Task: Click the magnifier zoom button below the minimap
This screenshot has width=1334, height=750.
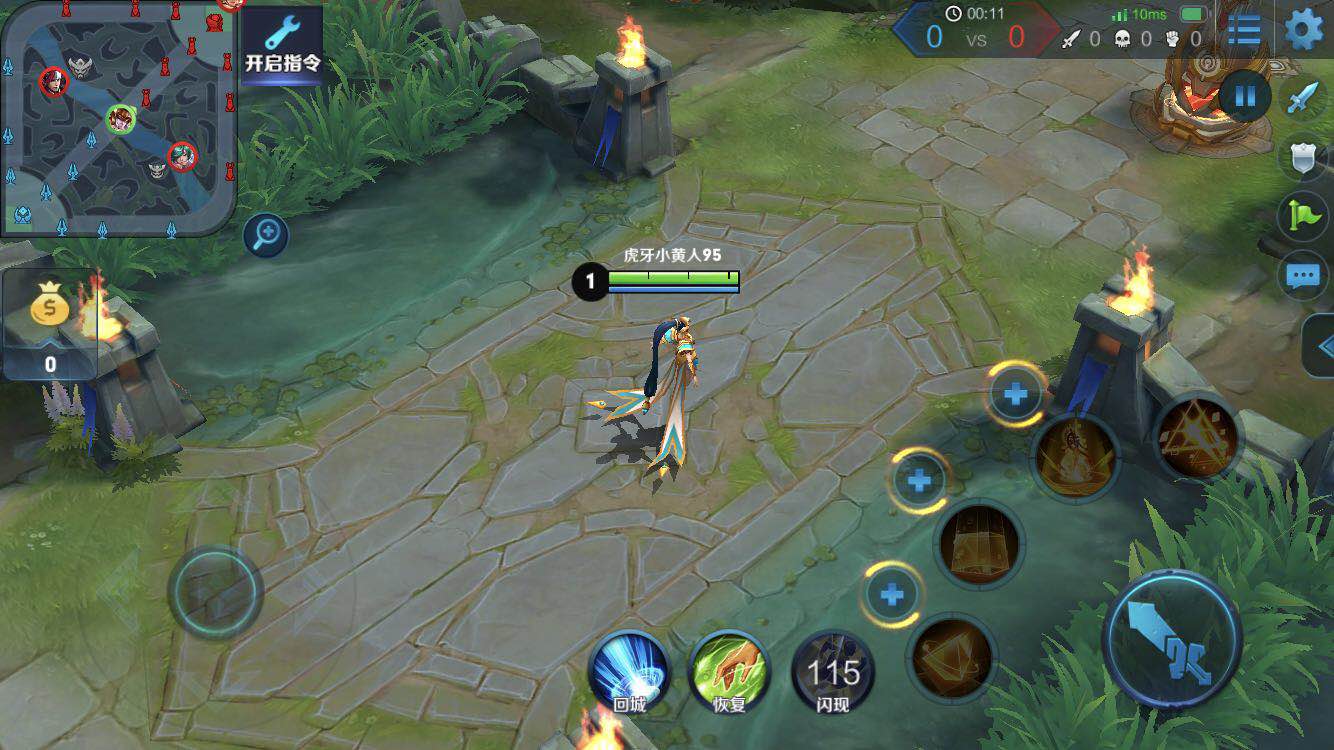Action: coord(266,236)
